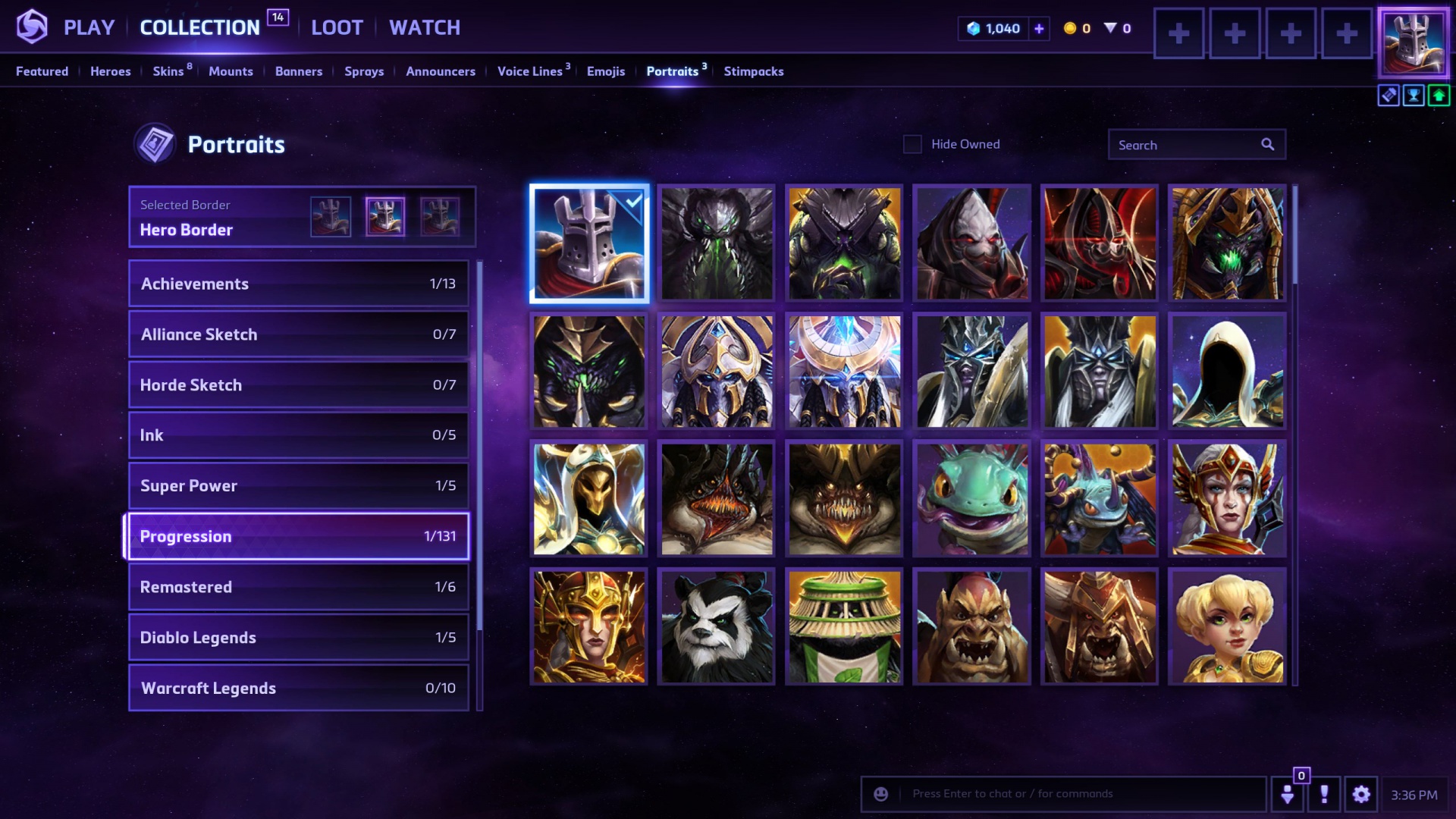
Task: Switch to the LOOT tab
Action: pos(337,28)
